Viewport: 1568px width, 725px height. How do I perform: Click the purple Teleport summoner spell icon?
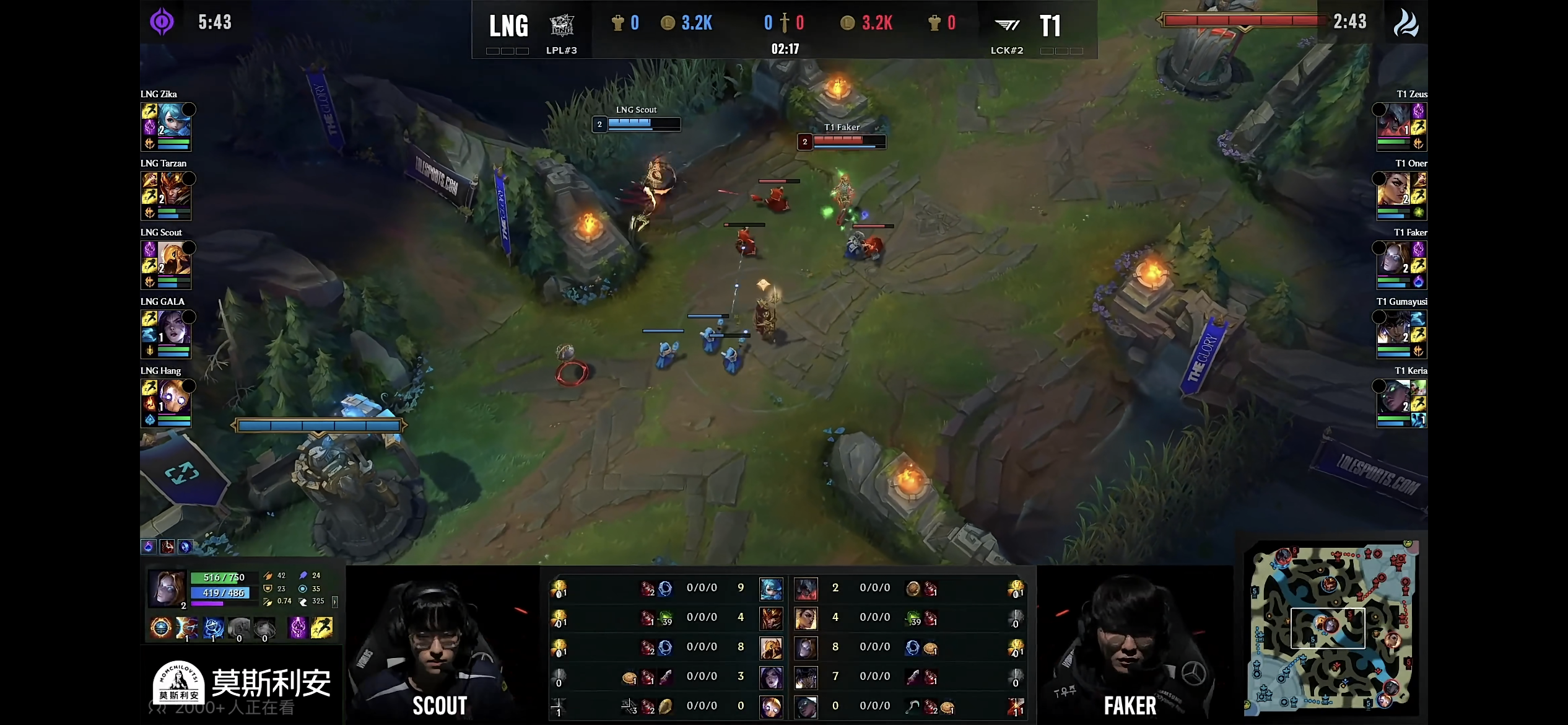[298, 628]
